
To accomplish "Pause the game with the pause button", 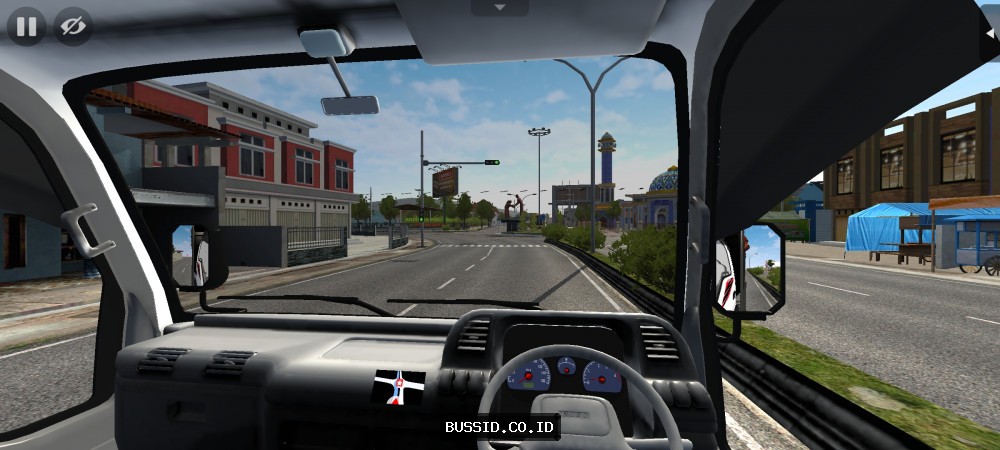I will [26, 26].
